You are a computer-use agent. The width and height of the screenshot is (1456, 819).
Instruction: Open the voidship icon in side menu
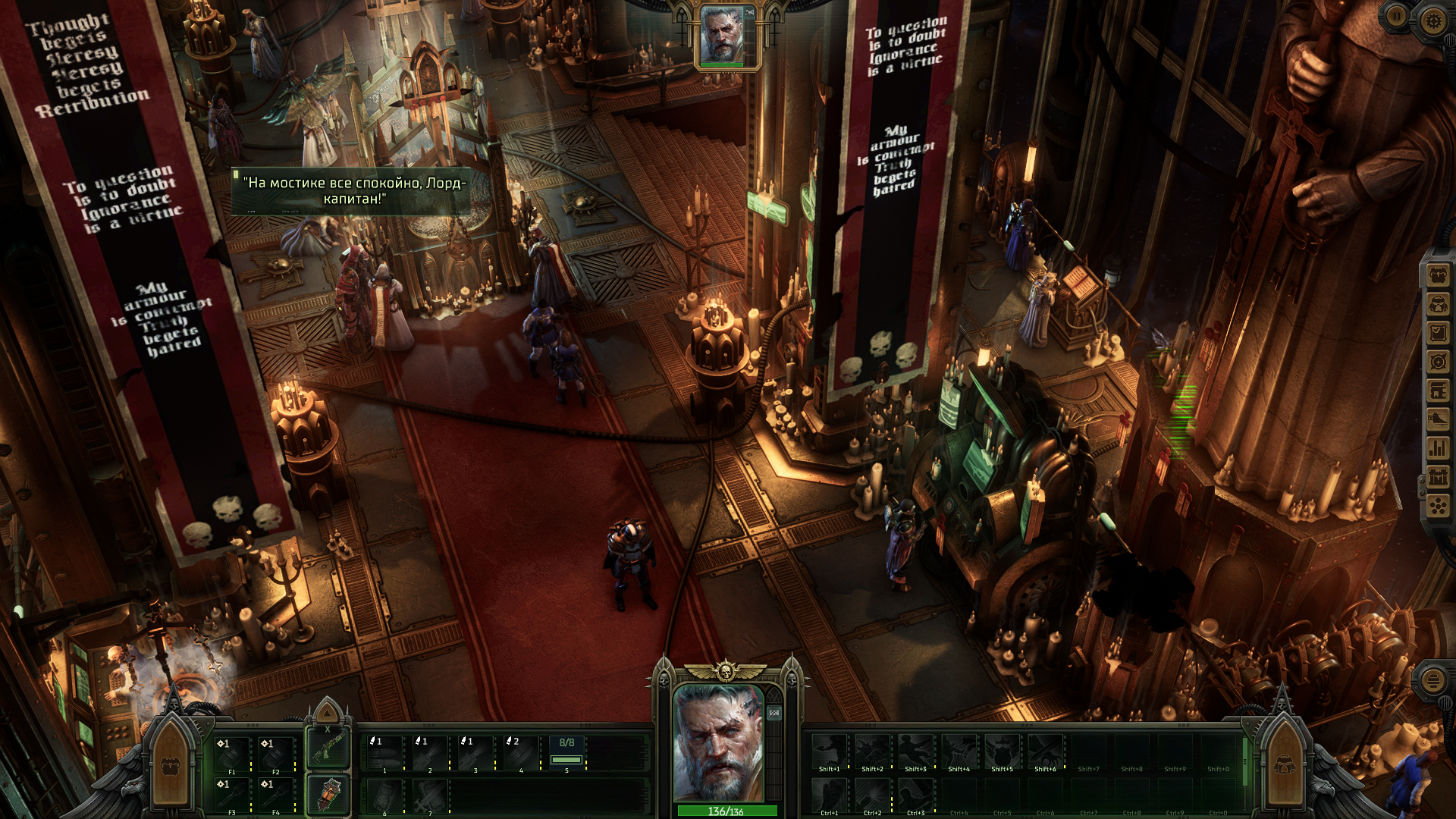1439,419
